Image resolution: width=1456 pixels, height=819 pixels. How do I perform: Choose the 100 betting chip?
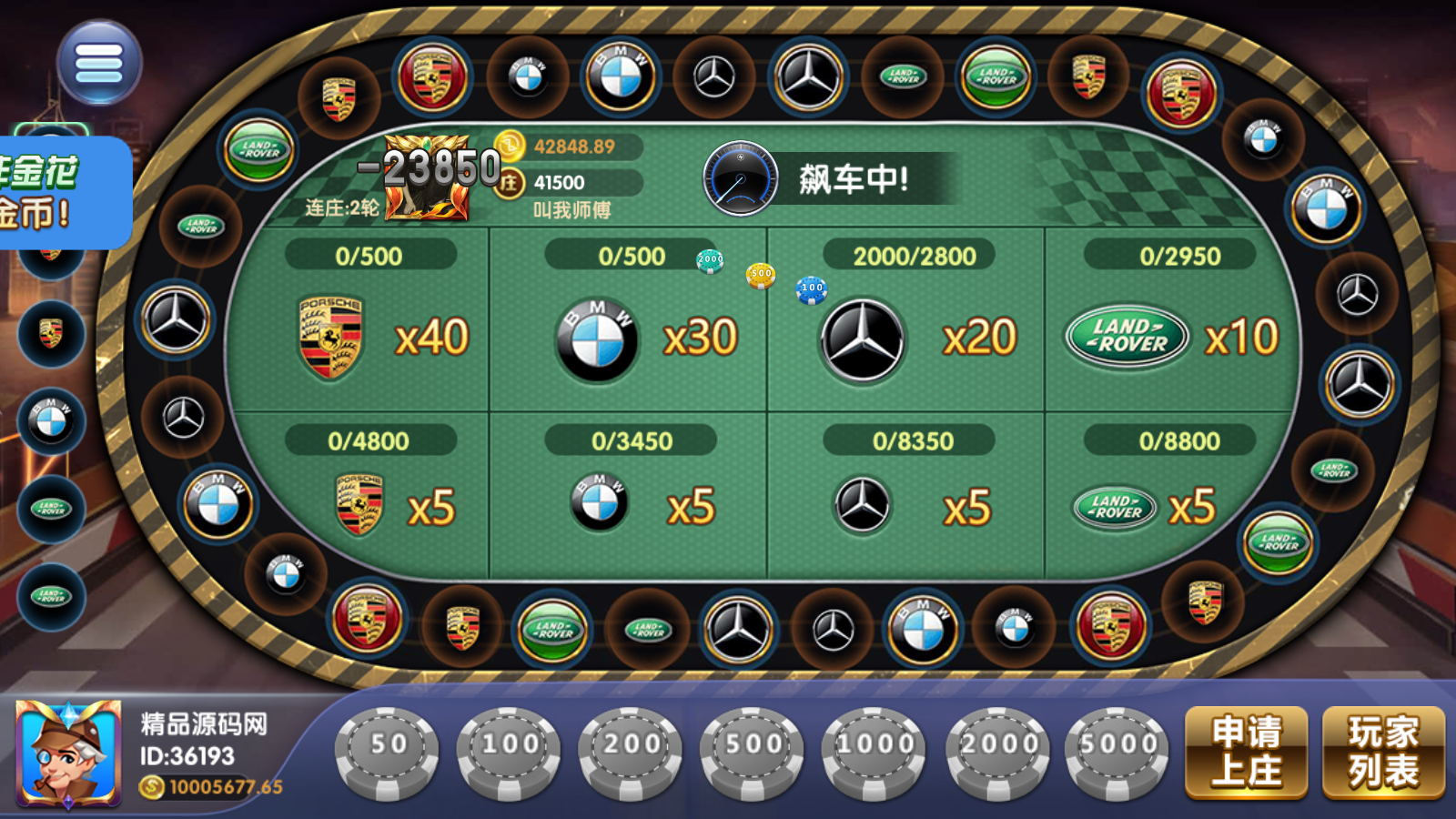[510, 752]
